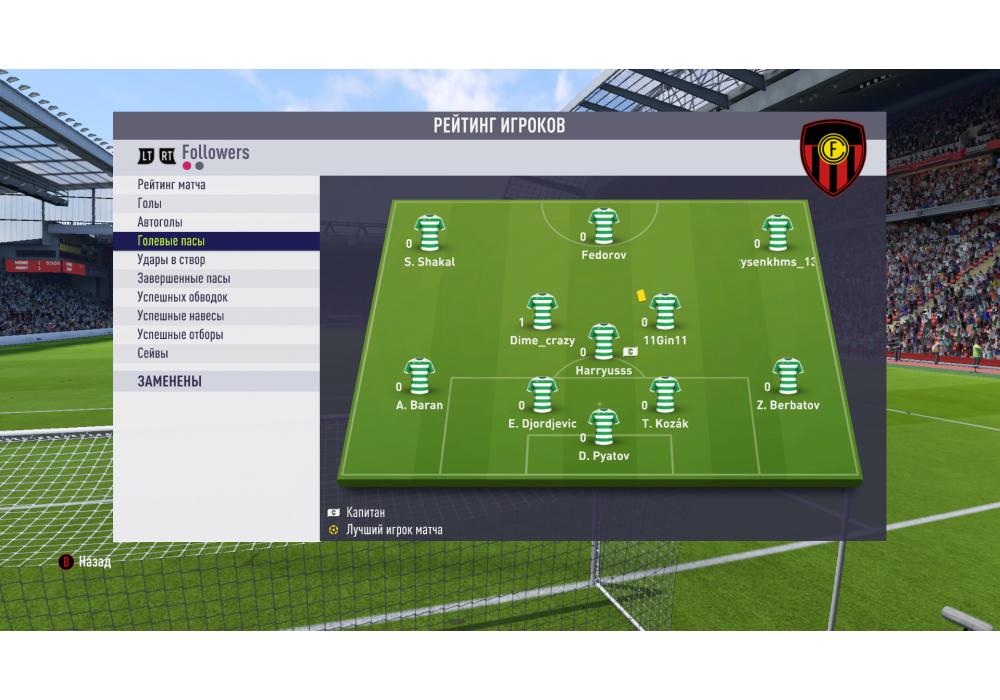Open the ЗАМЕНЕНЫ substitutes section
Image resolution: width=1000 pixels, height=700 pixels.
pos(215,381)
